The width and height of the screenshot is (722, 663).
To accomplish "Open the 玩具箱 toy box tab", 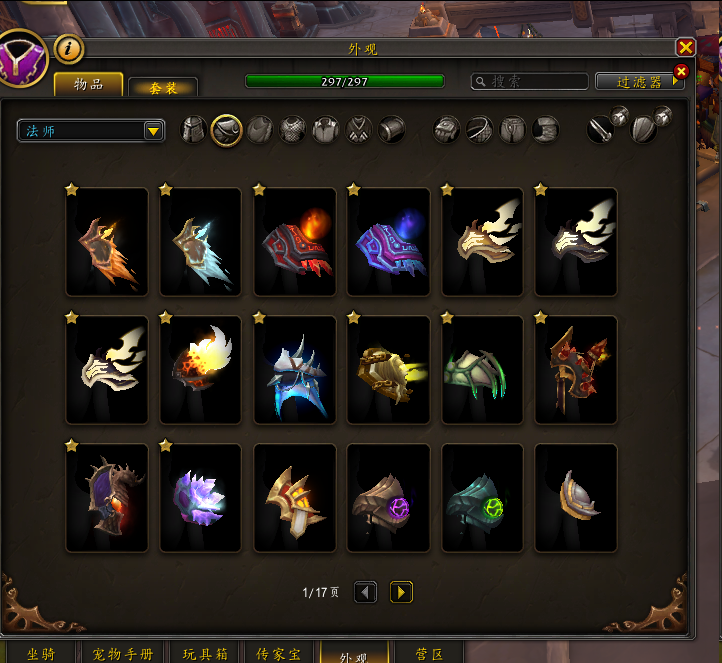I will [x=205, y=654].
